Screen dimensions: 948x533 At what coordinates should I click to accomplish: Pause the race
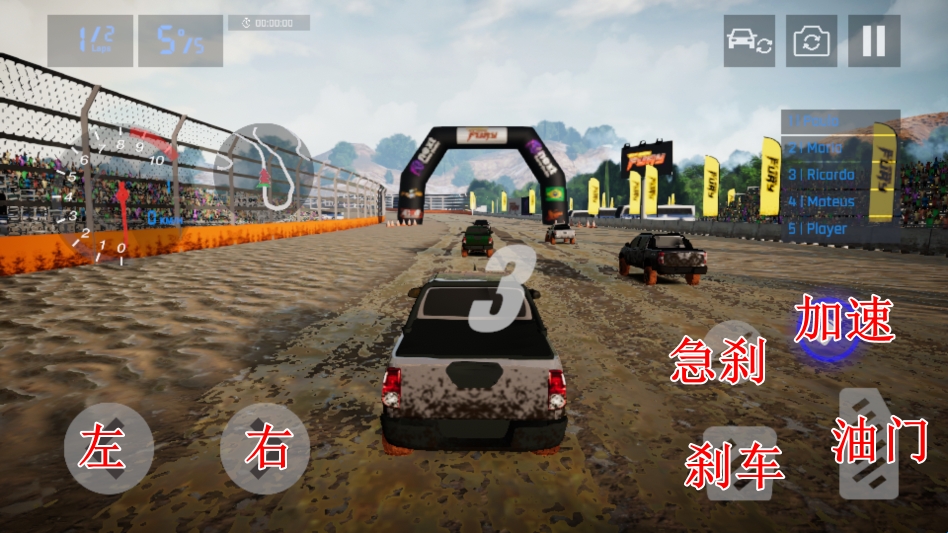(874, 41)
